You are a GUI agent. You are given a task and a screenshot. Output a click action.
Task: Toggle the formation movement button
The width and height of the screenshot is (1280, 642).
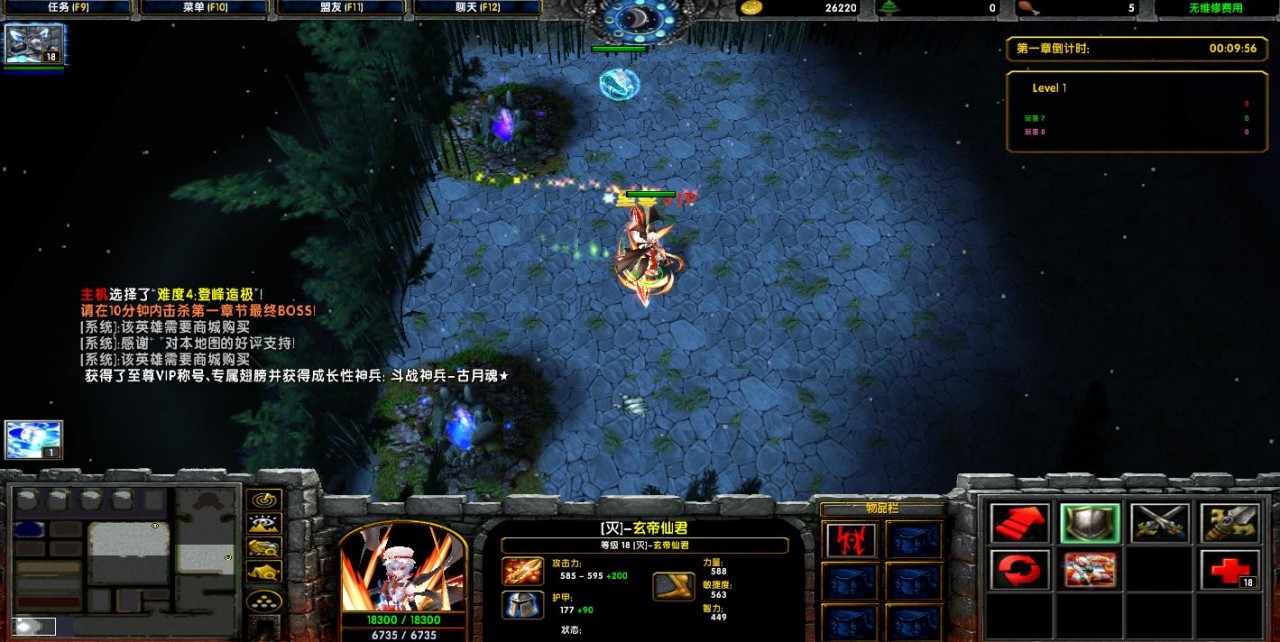tap(264, 602)
